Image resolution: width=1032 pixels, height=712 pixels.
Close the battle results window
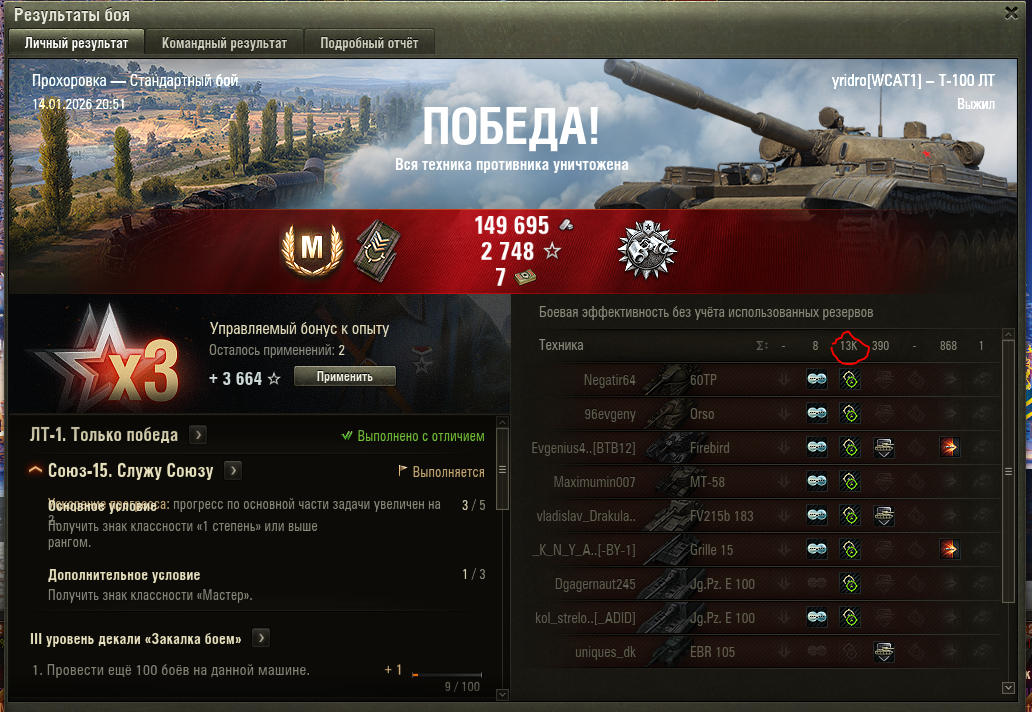pyautogui.click(x=1011, y=13)
